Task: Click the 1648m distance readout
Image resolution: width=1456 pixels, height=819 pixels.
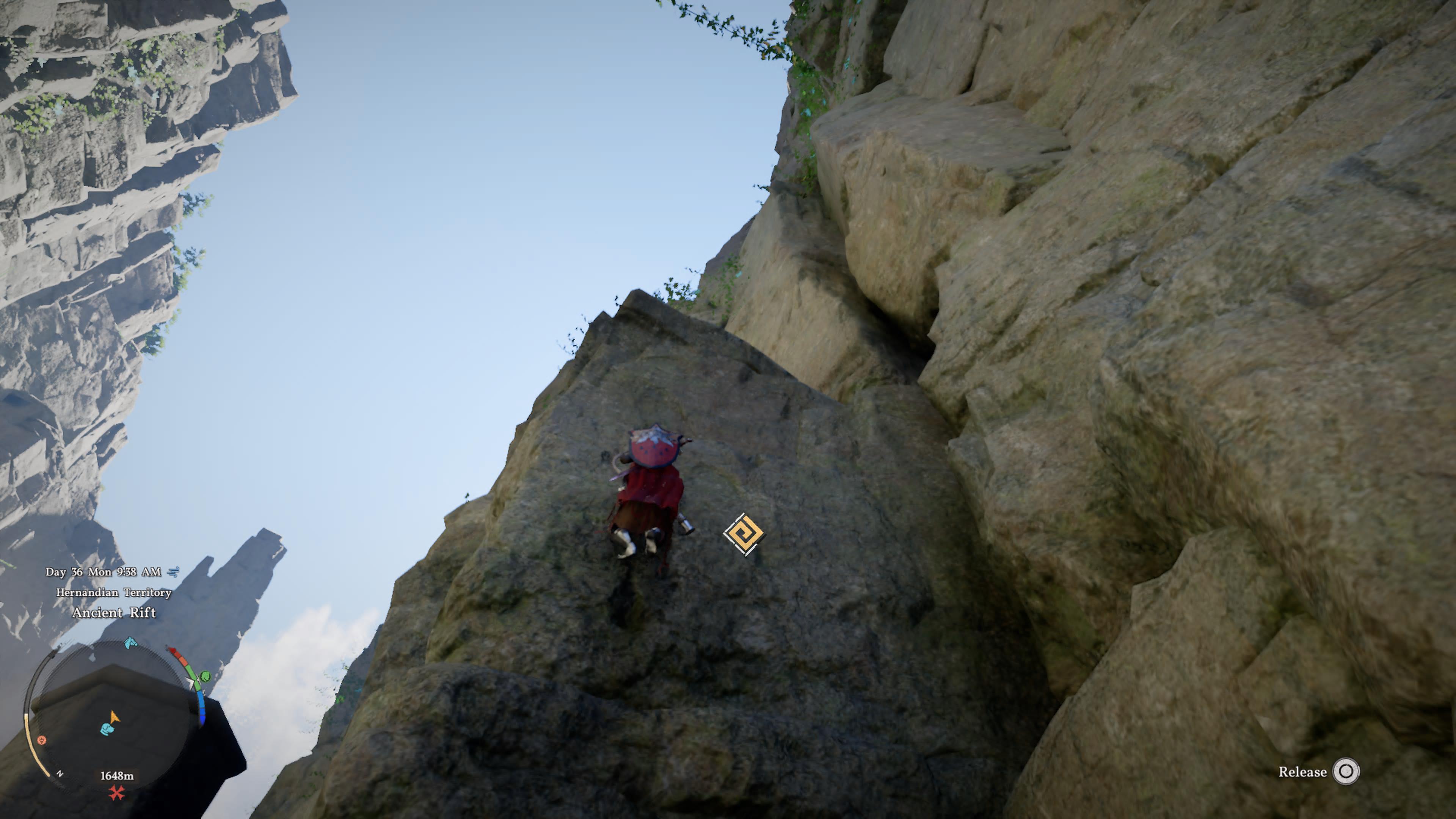Action: 118,775
